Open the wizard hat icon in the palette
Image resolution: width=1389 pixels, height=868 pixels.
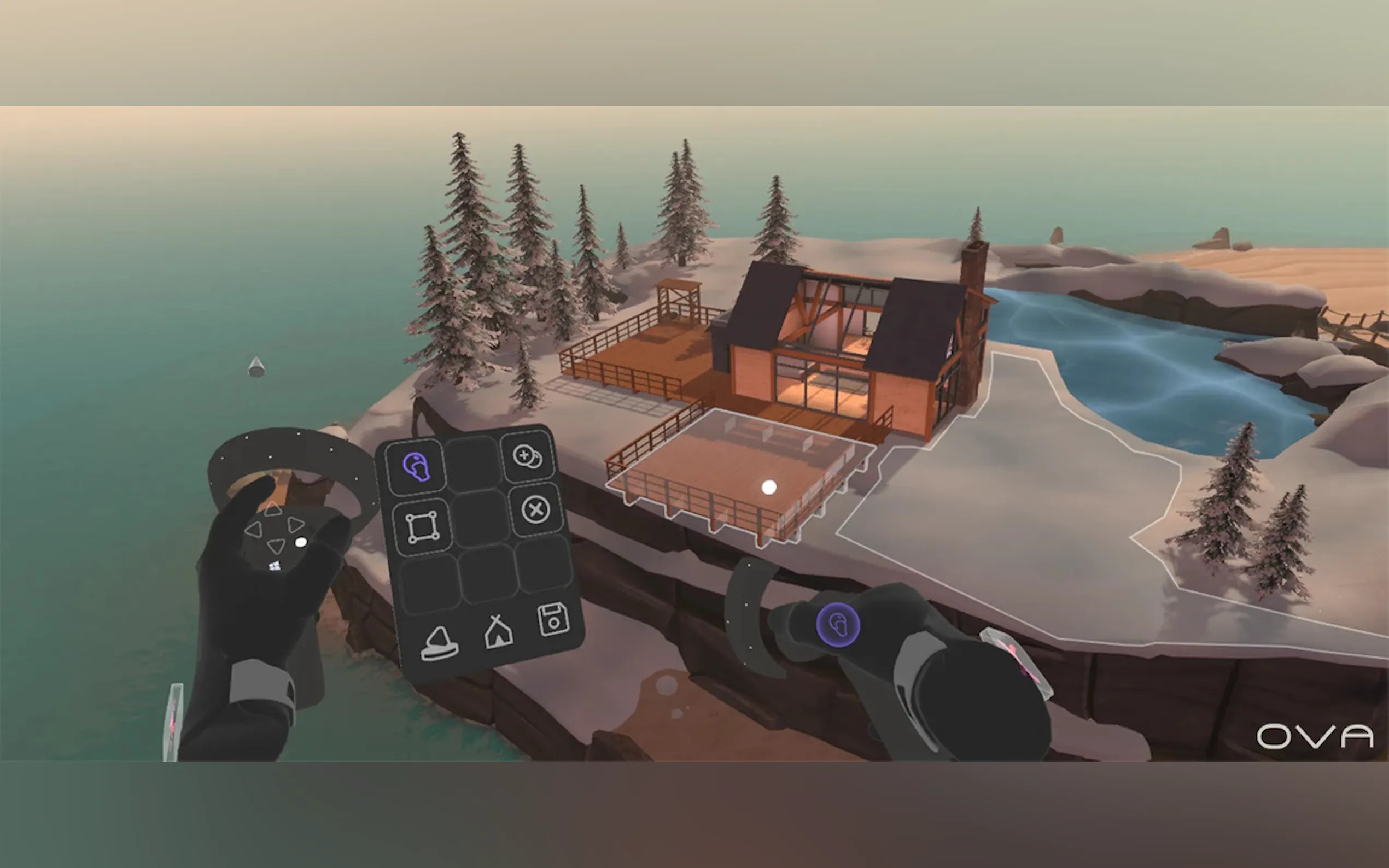439,643
